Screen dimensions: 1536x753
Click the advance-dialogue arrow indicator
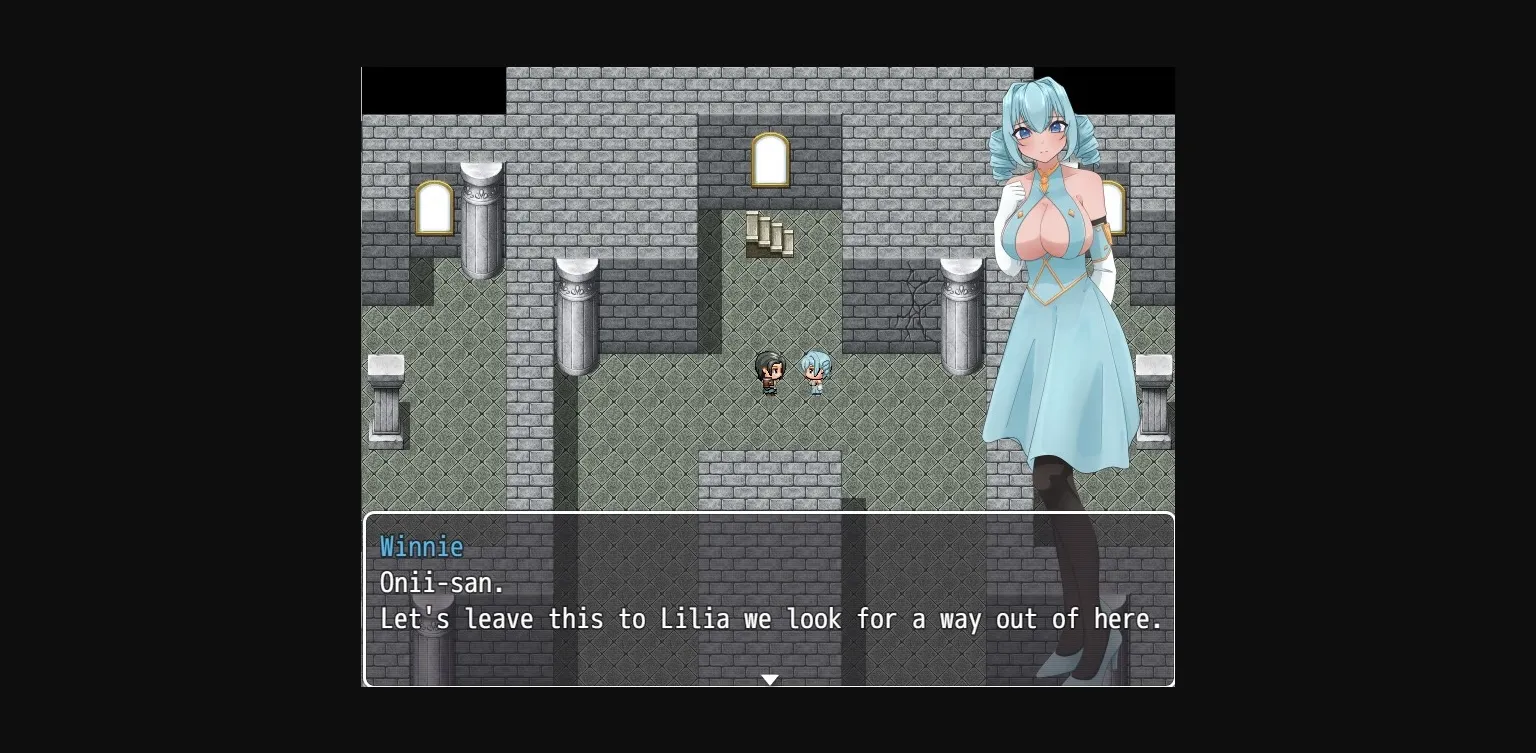769,679
